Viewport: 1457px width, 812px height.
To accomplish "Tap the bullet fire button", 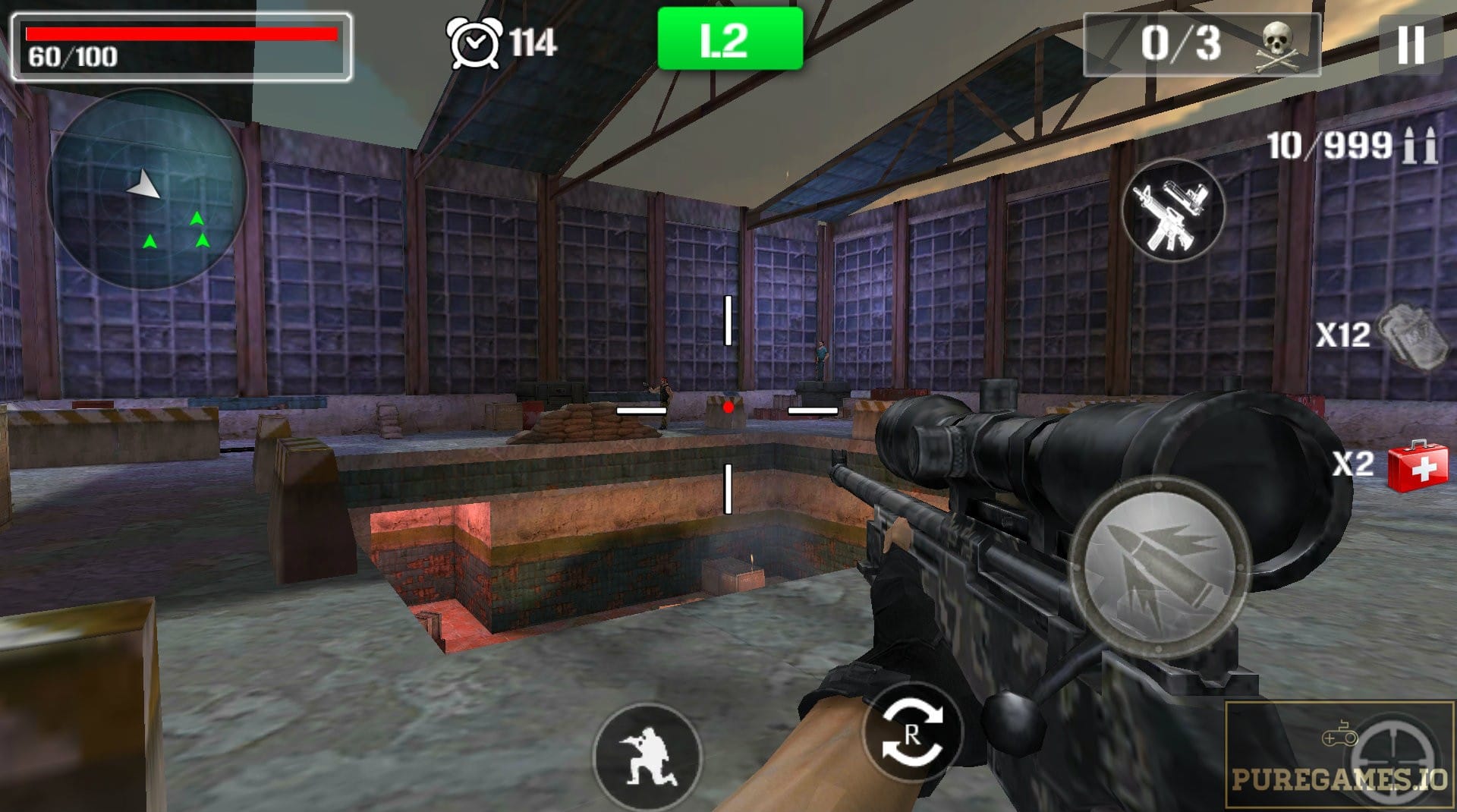I will coord(1159,568).
